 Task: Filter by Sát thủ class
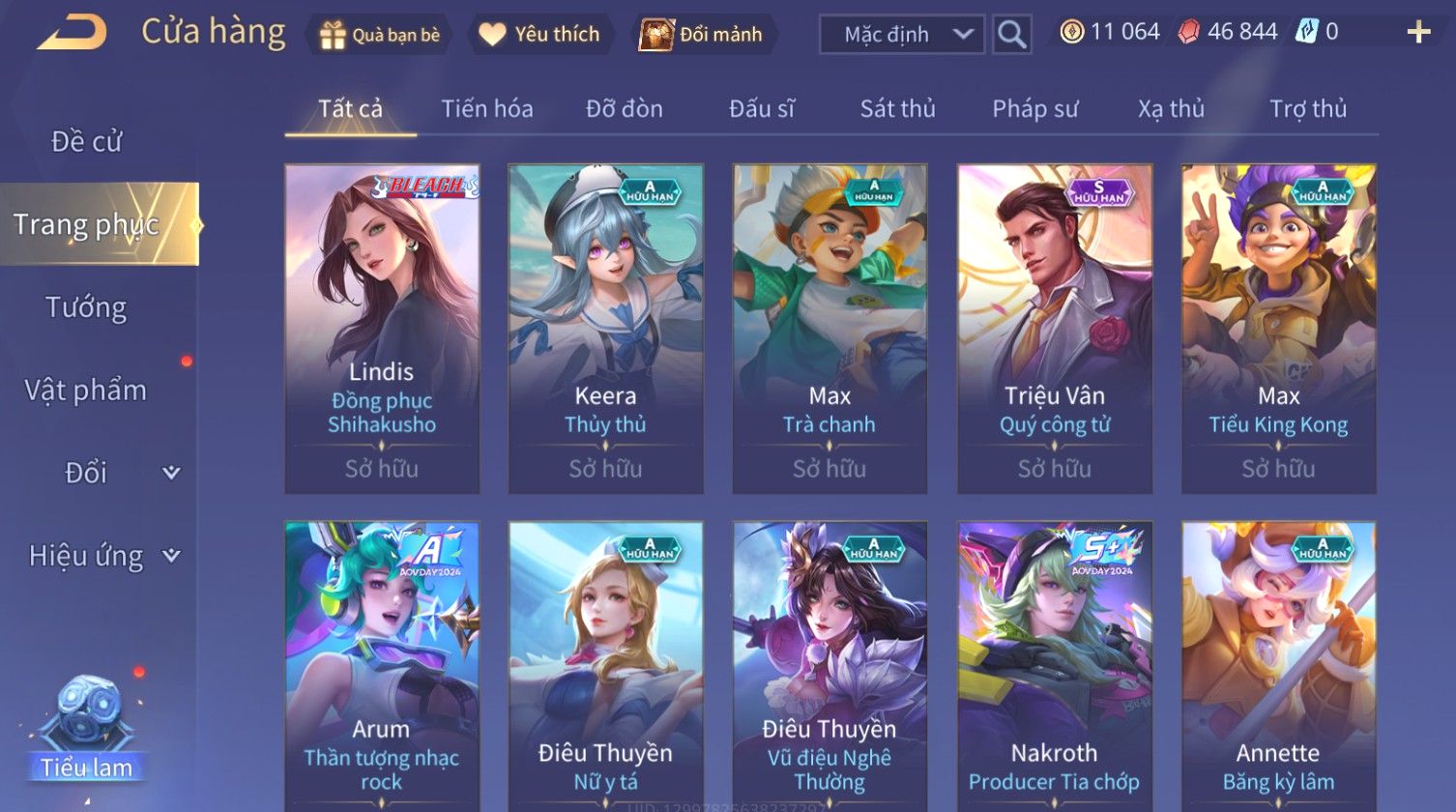pos(897,109)
